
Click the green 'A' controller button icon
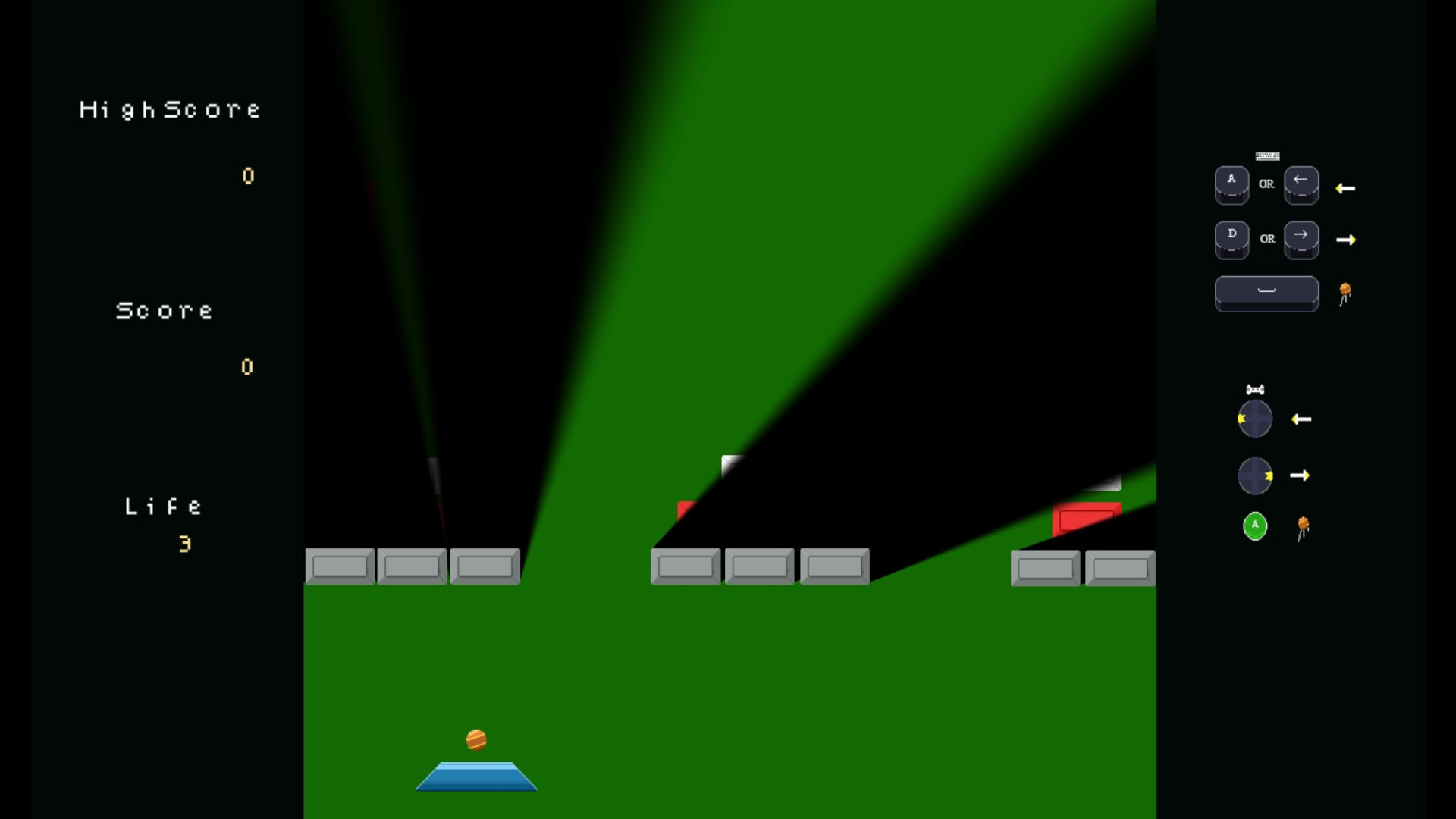(1254, 526)
